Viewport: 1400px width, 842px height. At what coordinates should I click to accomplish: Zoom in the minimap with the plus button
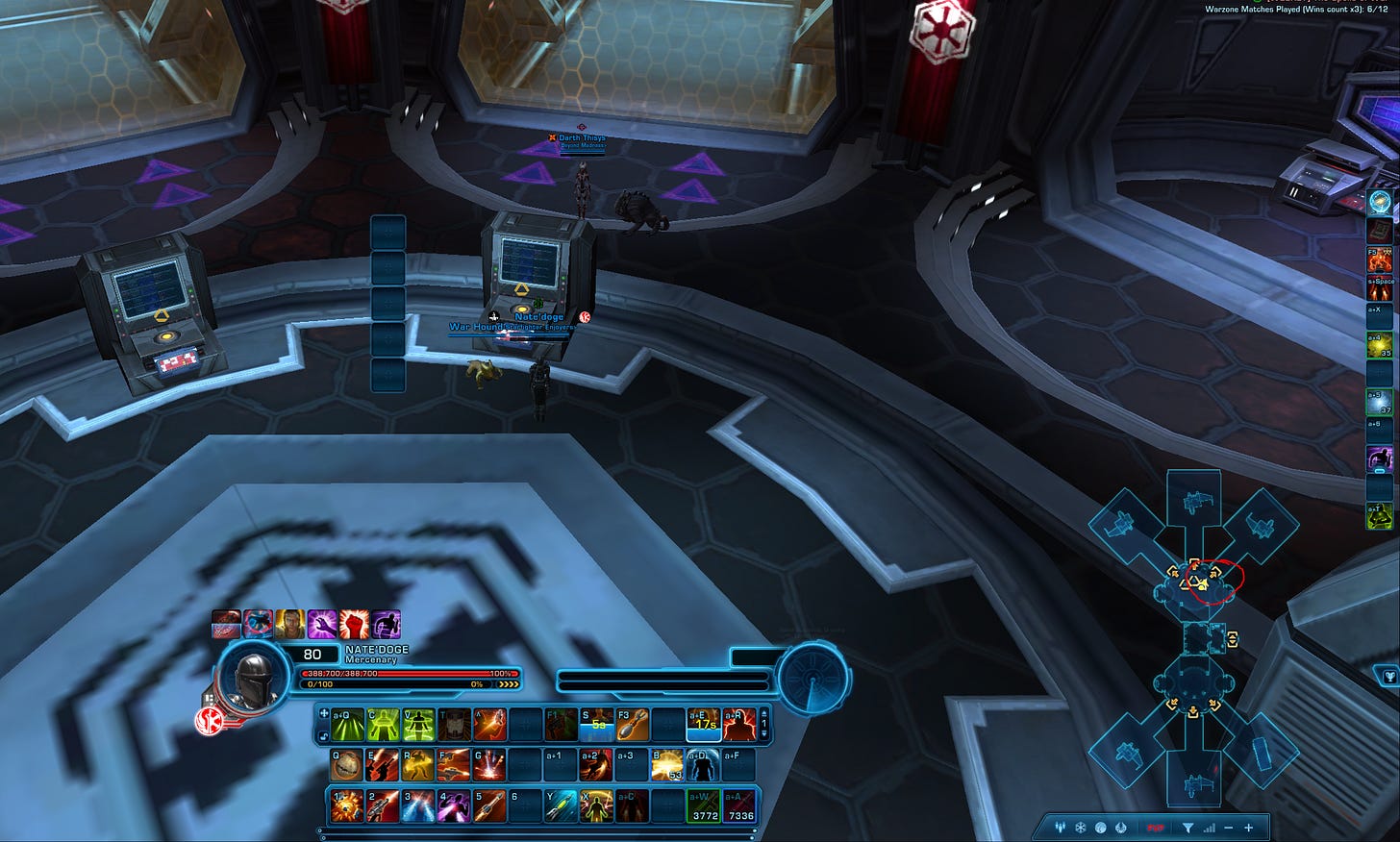click(1248, 828)
